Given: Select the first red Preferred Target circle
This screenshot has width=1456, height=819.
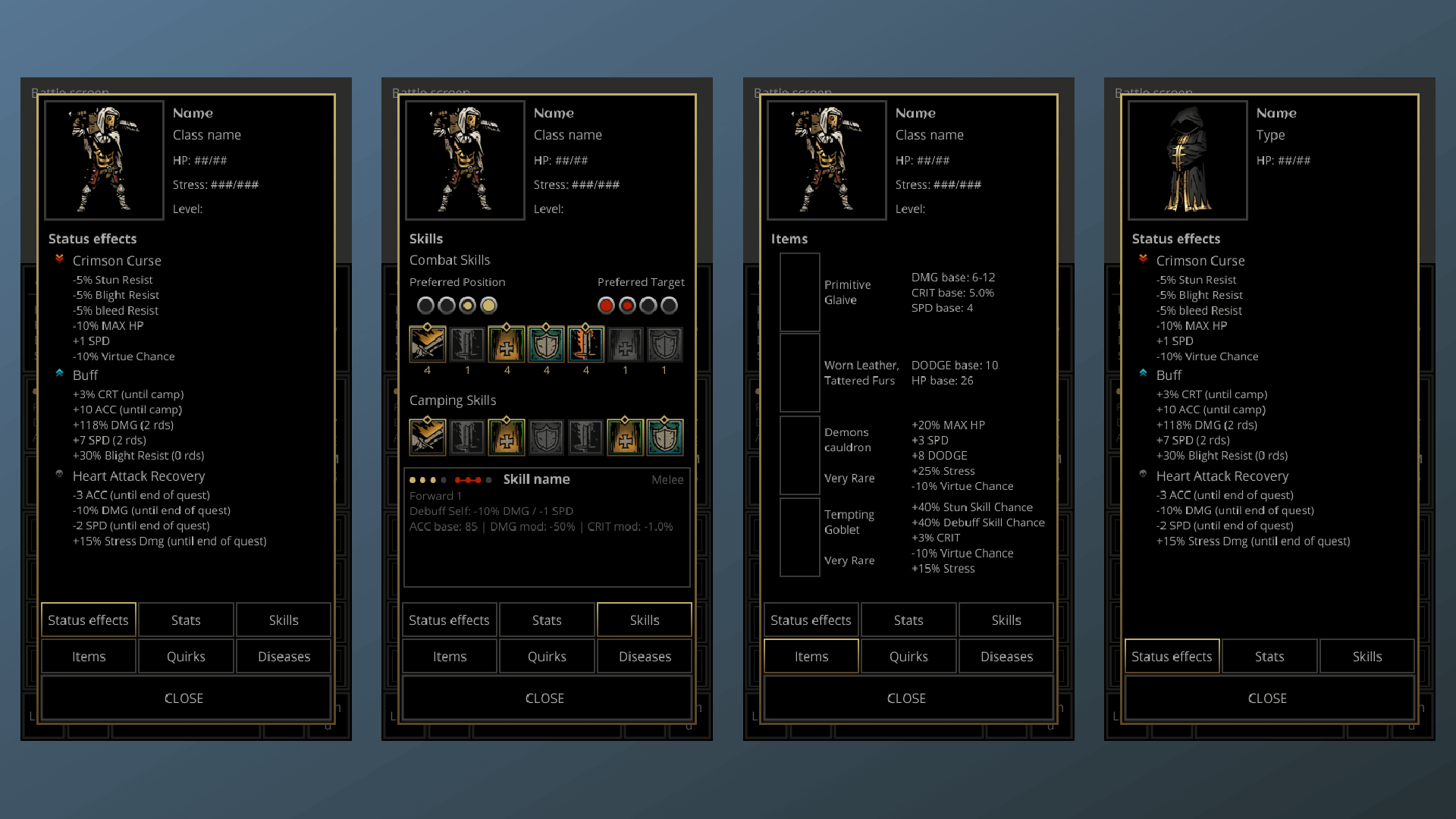Looking at the screenshot, I should [x=606, y=306].
